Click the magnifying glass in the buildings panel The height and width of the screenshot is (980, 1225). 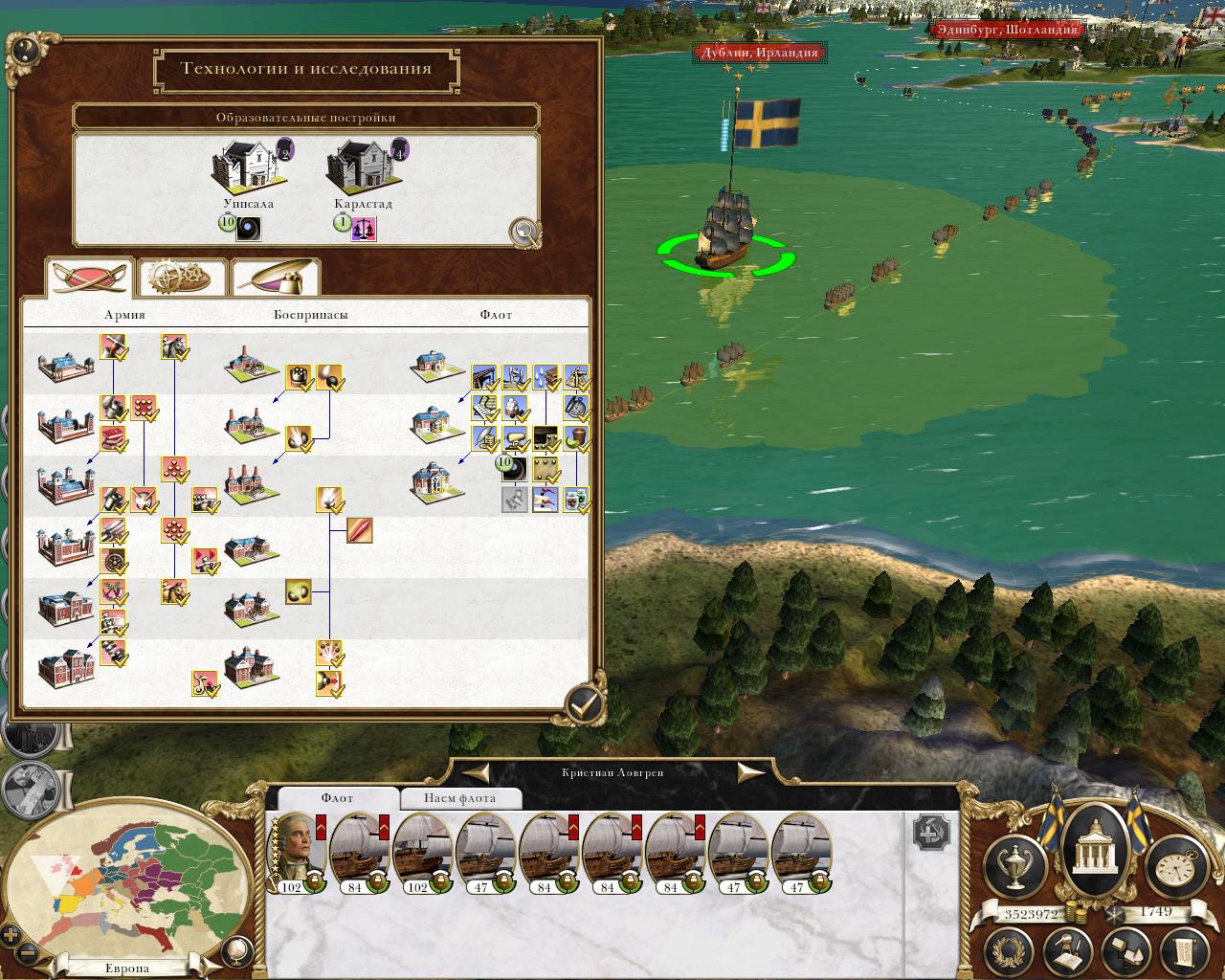pos(524,232)
